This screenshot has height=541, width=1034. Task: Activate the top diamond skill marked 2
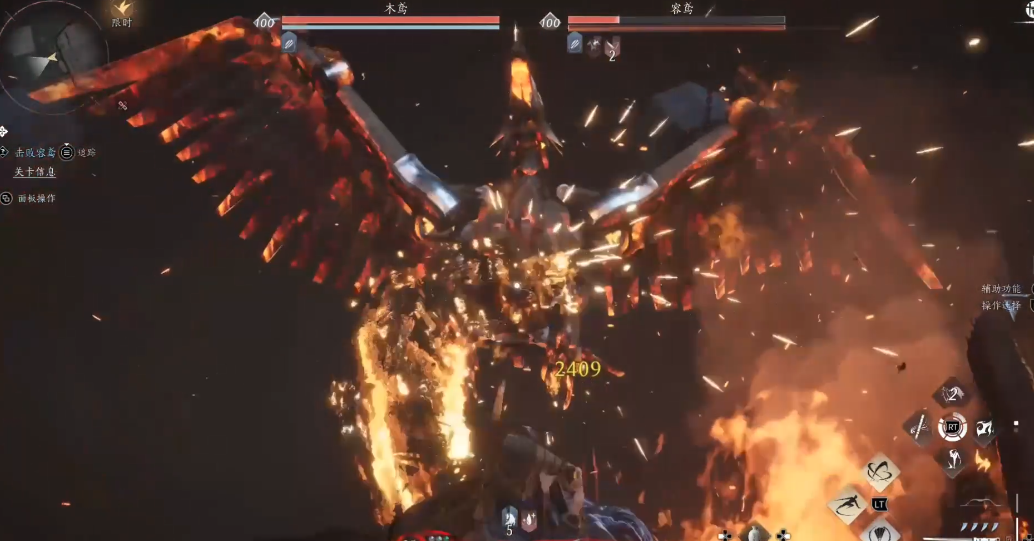(x=951, y=394)
